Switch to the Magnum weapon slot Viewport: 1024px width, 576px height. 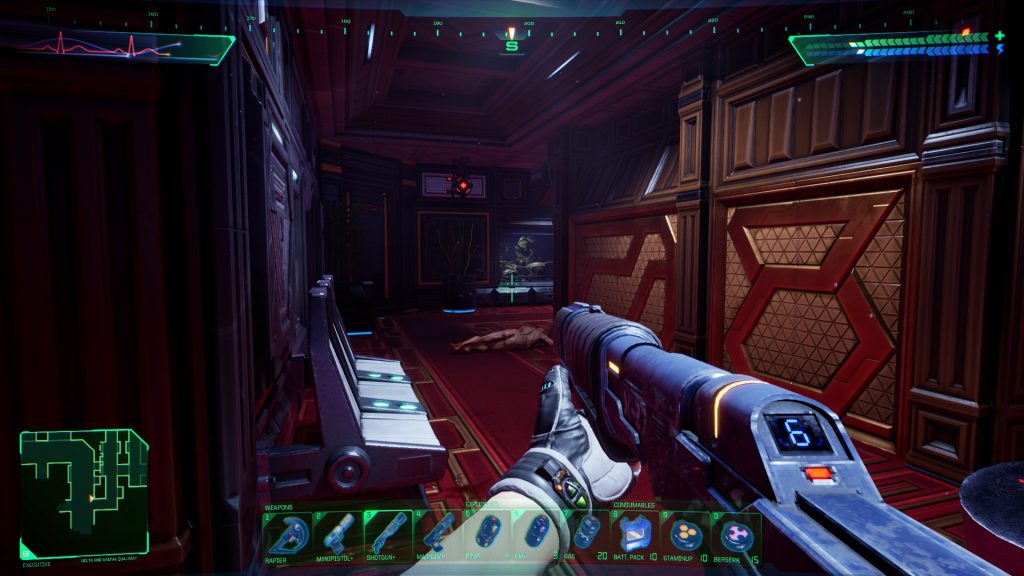tap(437, 536)
